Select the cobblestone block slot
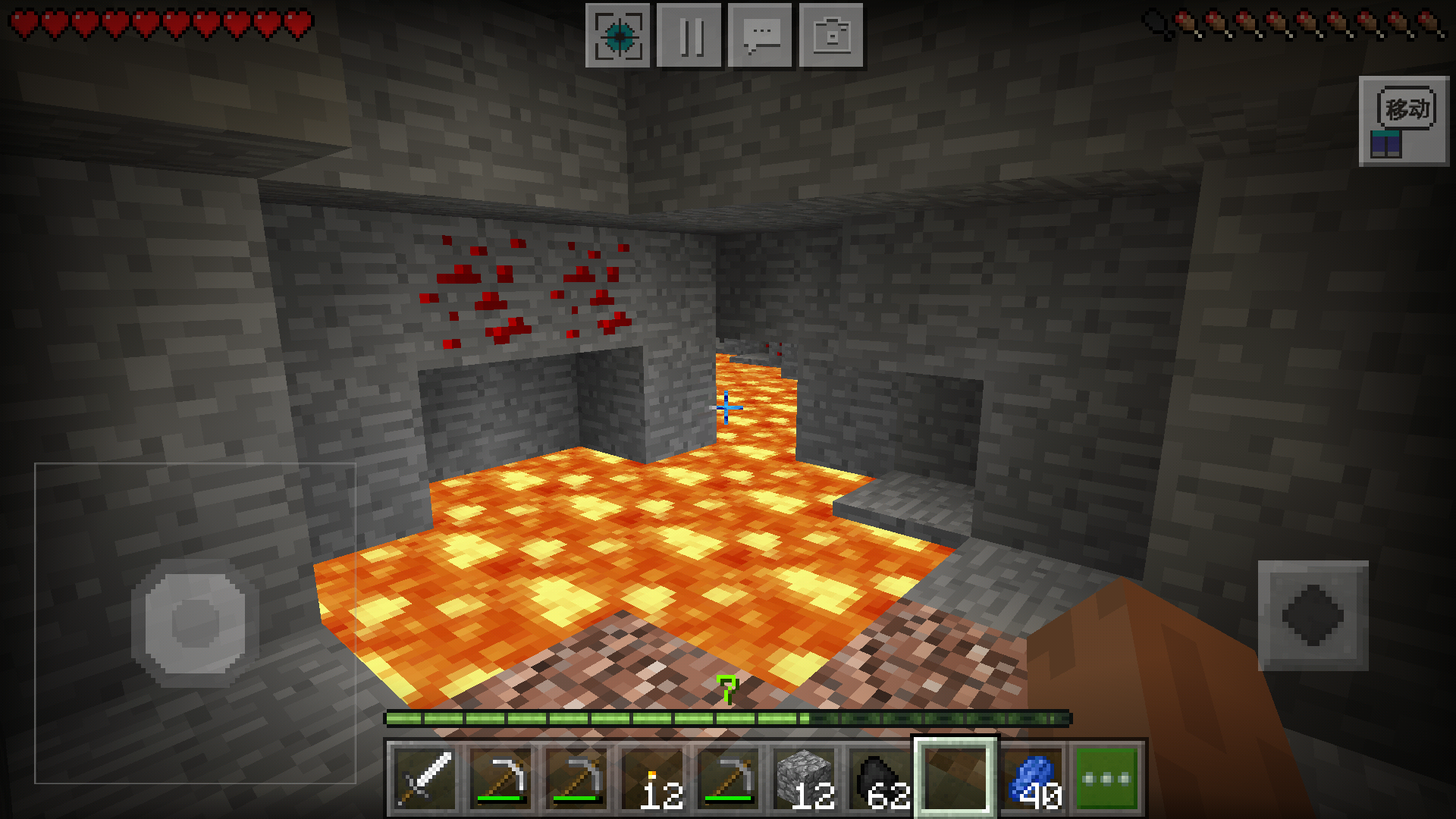 (x=805, y=779)
